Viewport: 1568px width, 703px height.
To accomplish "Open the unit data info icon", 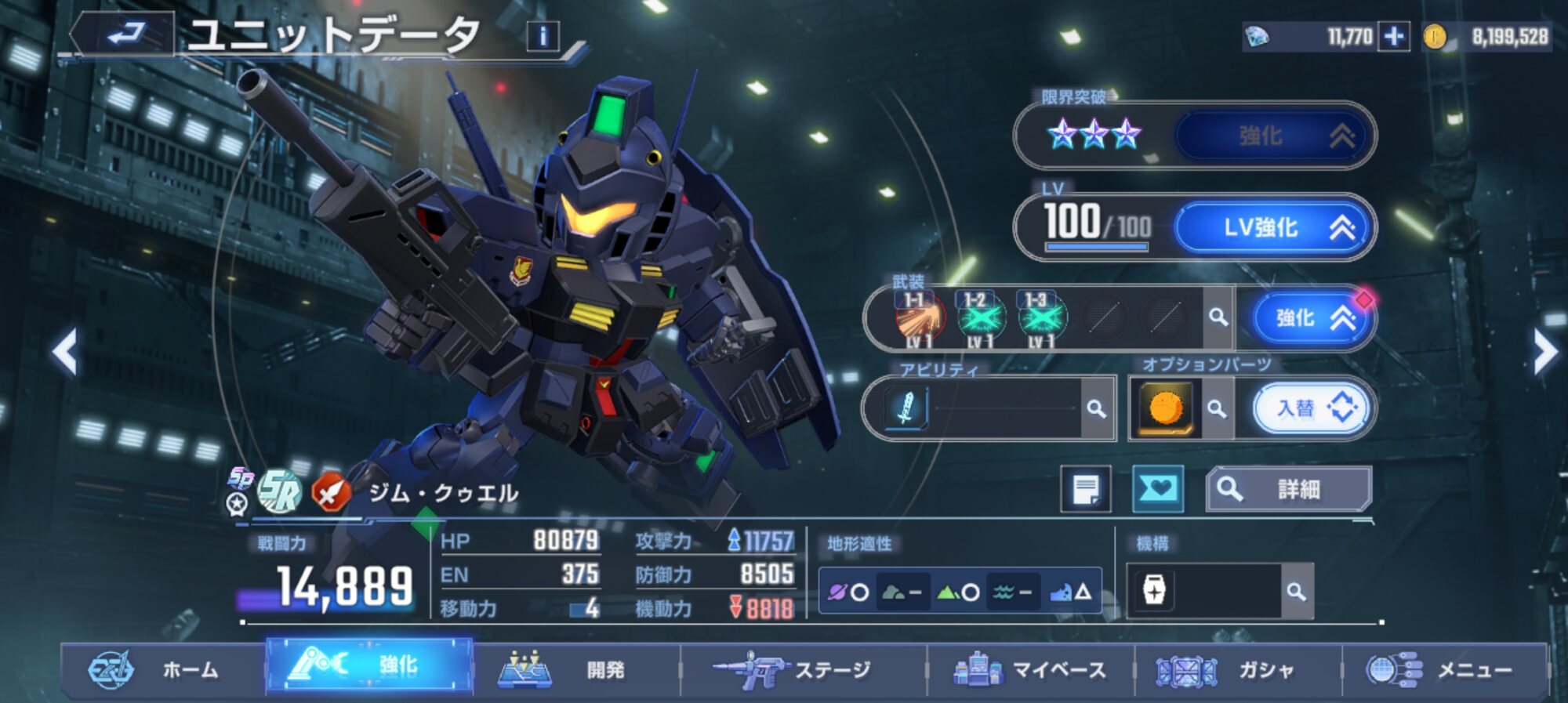I will (543, 36).
